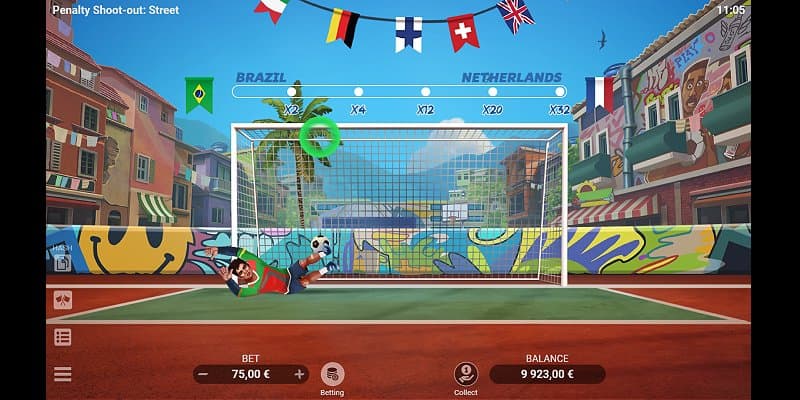Aim the shot at the green target ring

click(x=320, y=137)
